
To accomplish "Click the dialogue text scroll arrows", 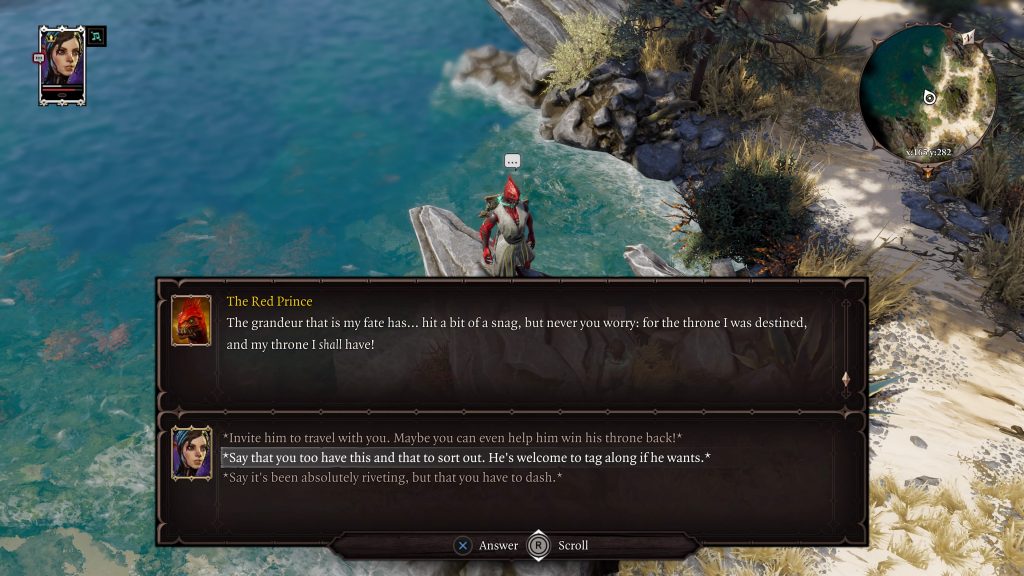I will point(845,381).
